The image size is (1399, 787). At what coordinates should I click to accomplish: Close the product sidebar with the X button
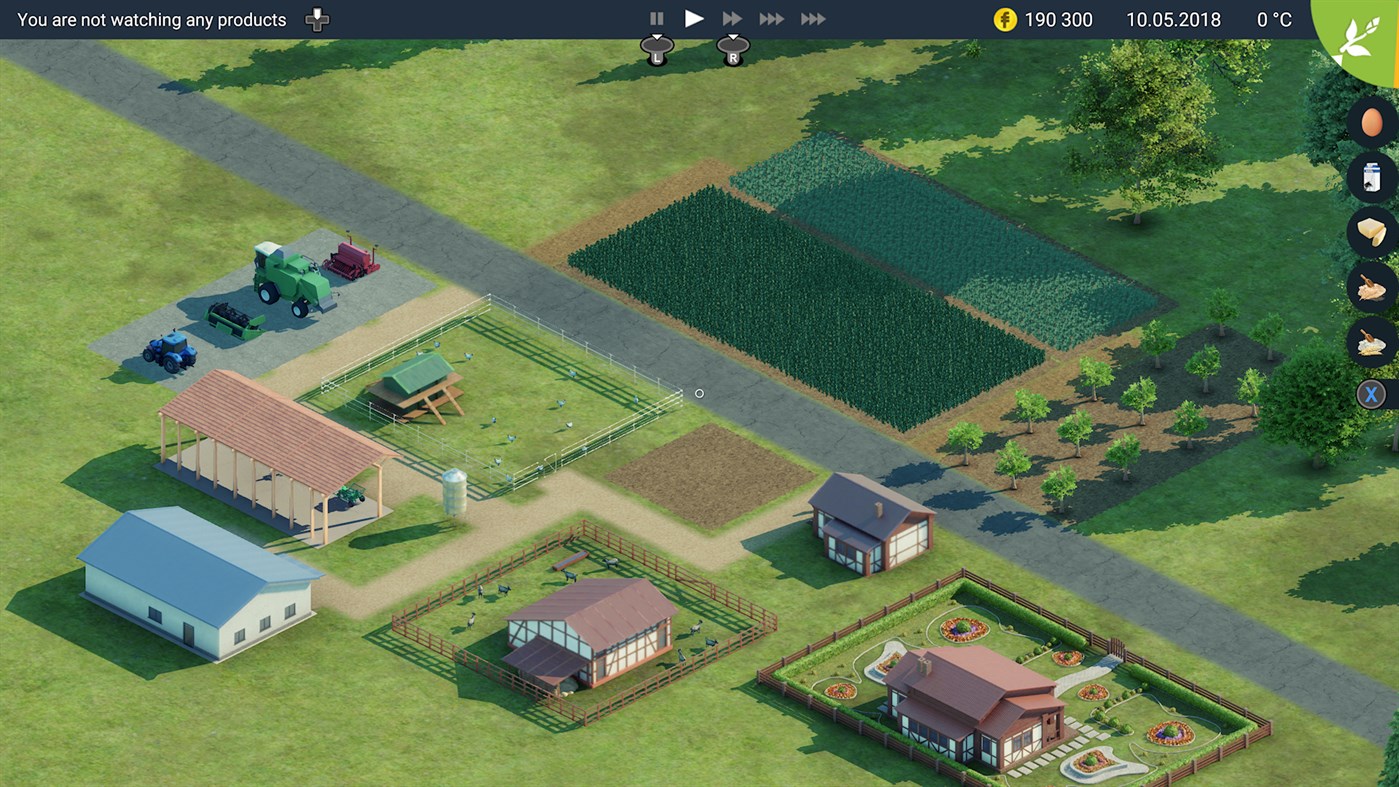1371,394
